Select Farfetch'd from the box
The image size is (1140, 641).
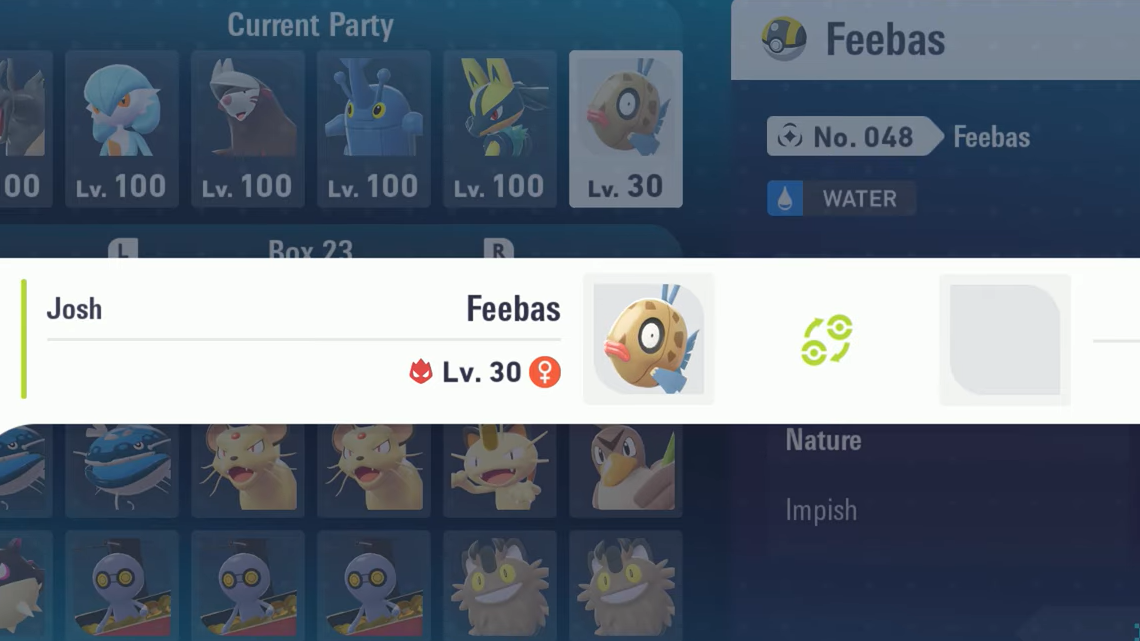coord(626,468)
